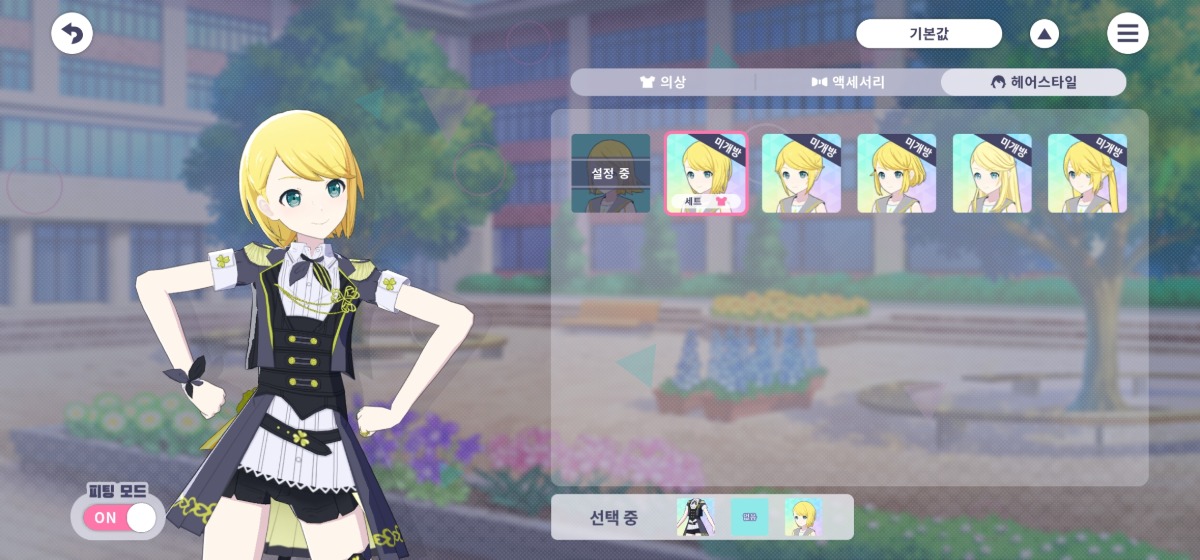Toggle the 피팅 모드 fitting mode switch
This screenshot has width=1200, height=560.
[120, 517]
